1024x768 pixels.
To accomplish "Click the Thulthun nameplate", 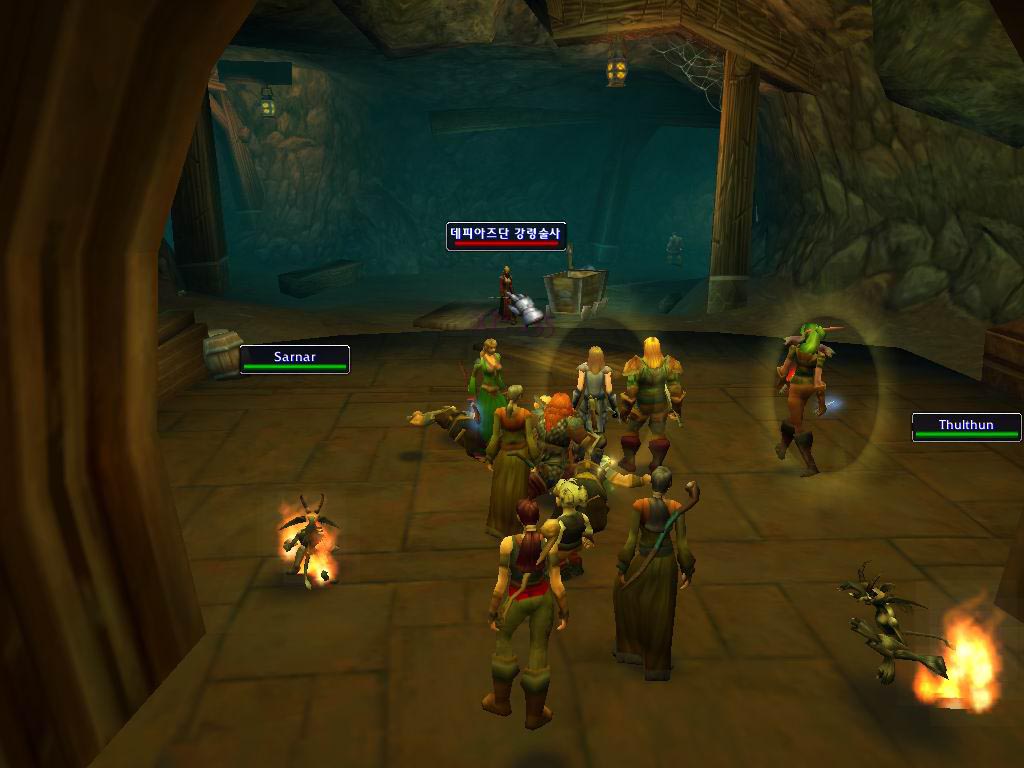I will tap(966, 427).
